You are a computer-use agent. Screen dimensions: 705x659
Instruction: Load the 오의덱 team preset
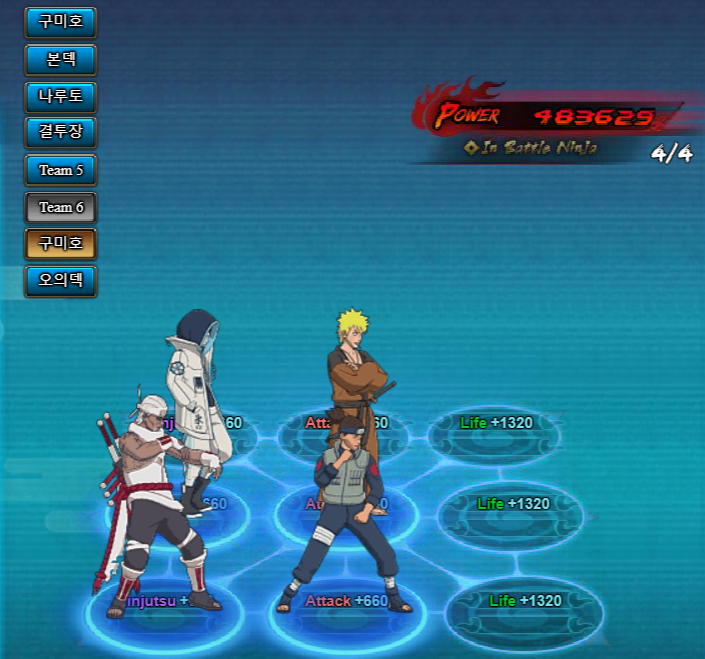pos(60,281)
